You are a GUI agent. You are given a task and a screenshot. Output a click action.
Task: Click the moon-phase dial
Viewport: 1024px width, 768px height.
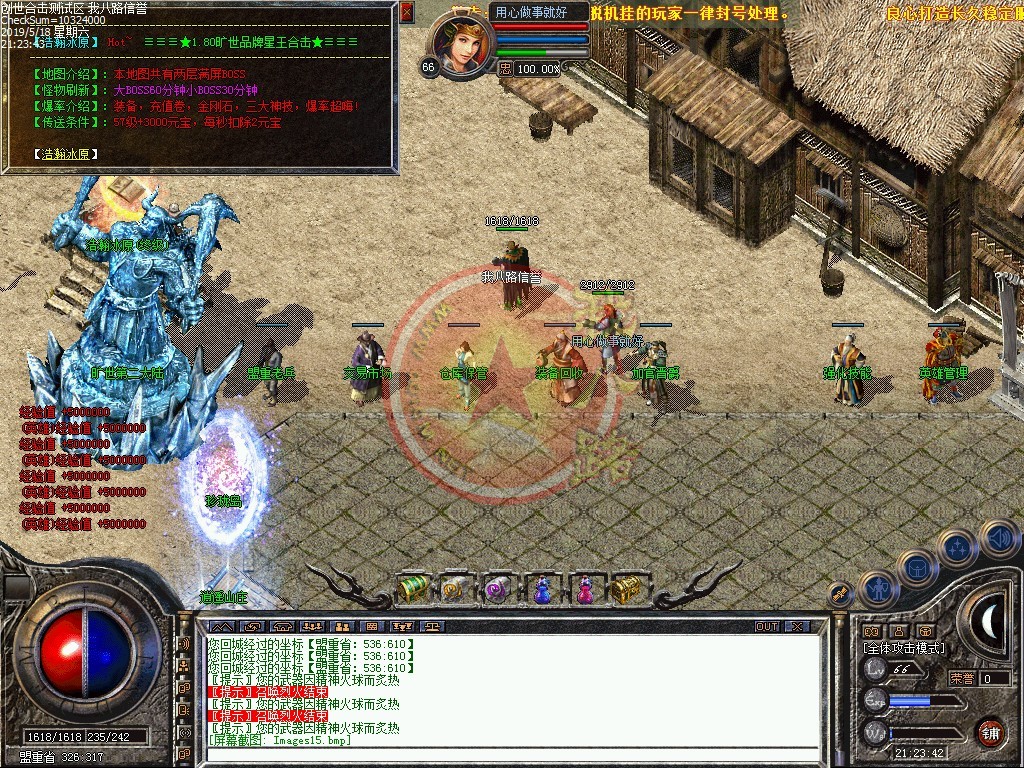990,622
